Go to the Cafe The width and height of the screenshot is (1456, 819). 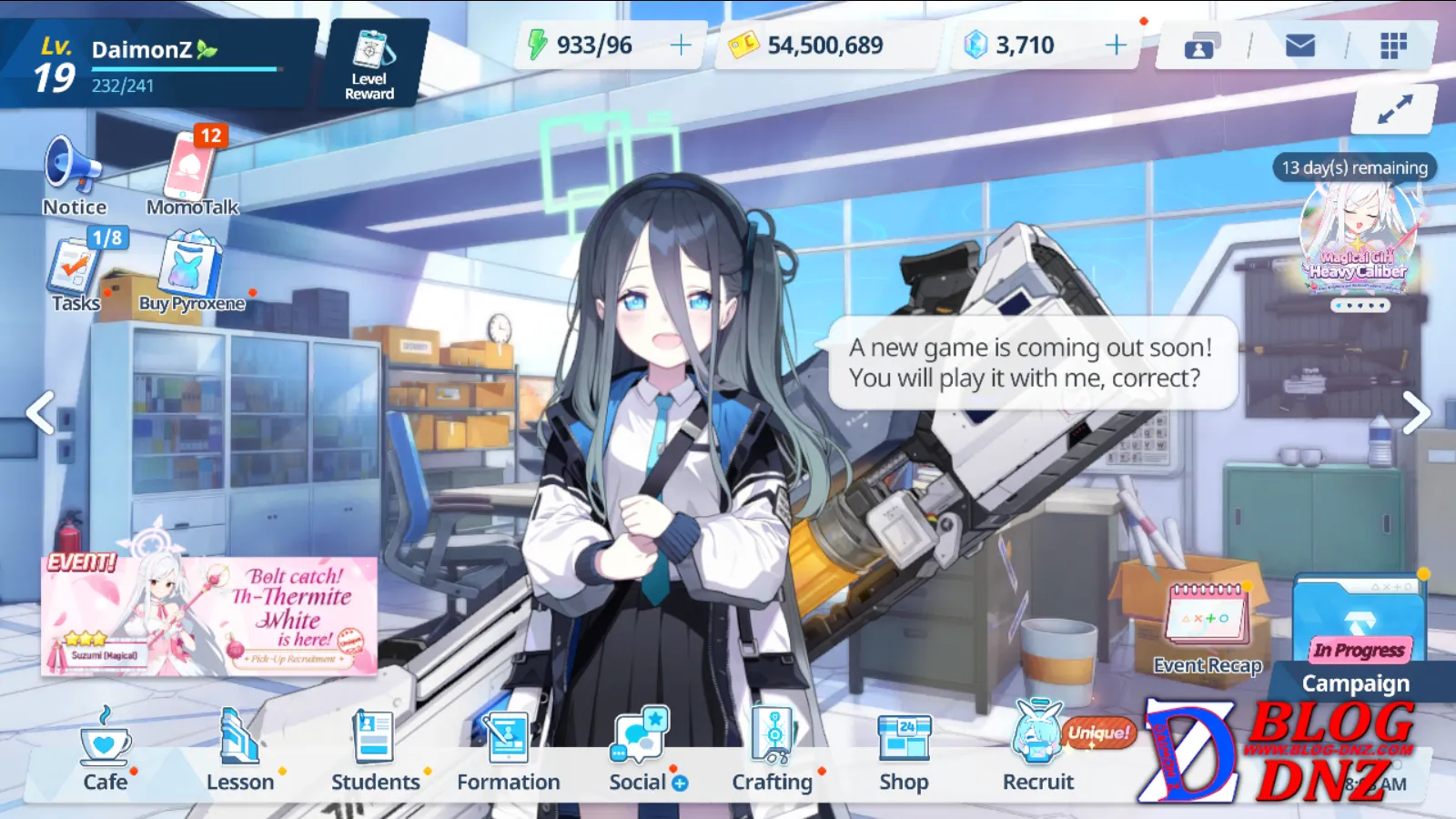click(x=106, y=751)
